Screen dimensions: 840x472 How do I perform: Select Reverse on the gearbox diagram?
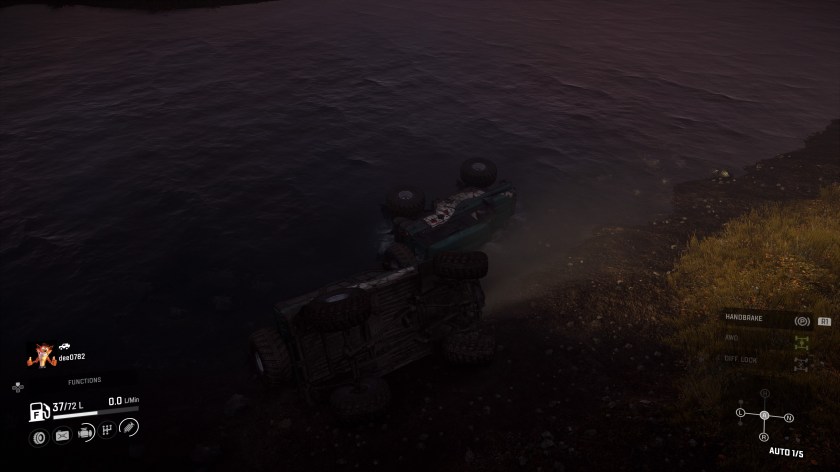pyautogui.click(x=764, y=437)
